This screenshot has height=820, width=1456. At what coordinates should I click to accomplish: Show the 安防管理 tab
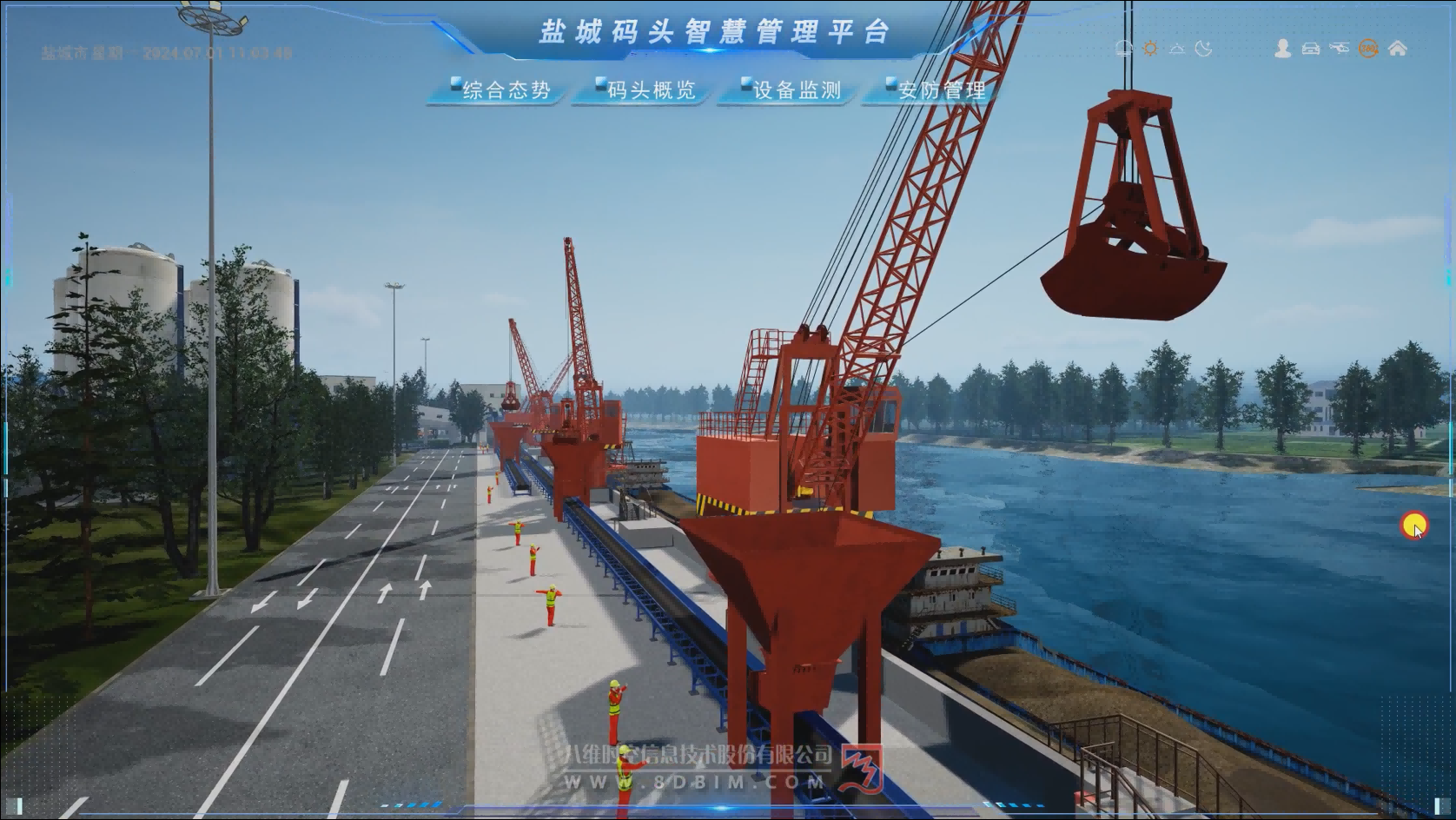pyautogui.click(x=936, y=90)
